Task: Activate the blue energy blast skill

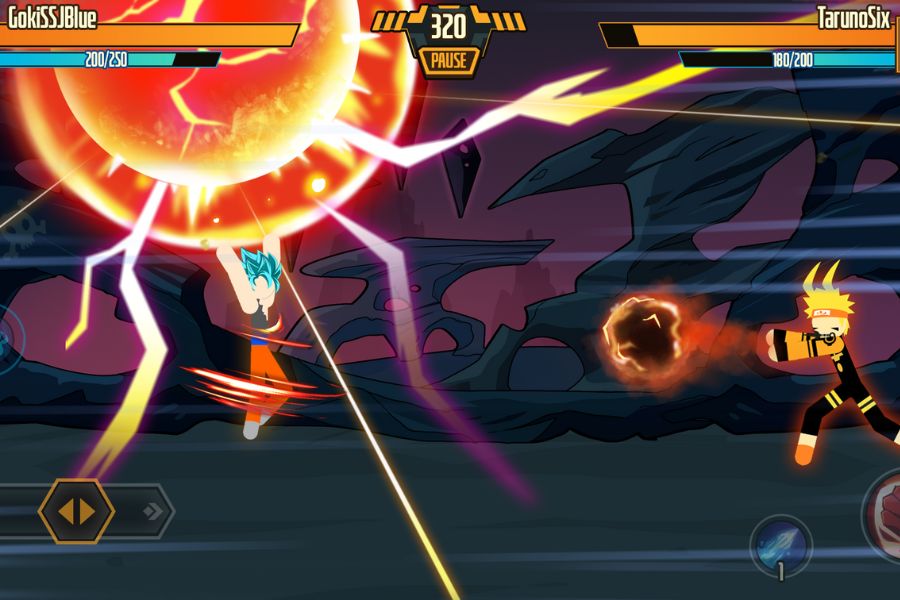Action: [x=781, y=544]
